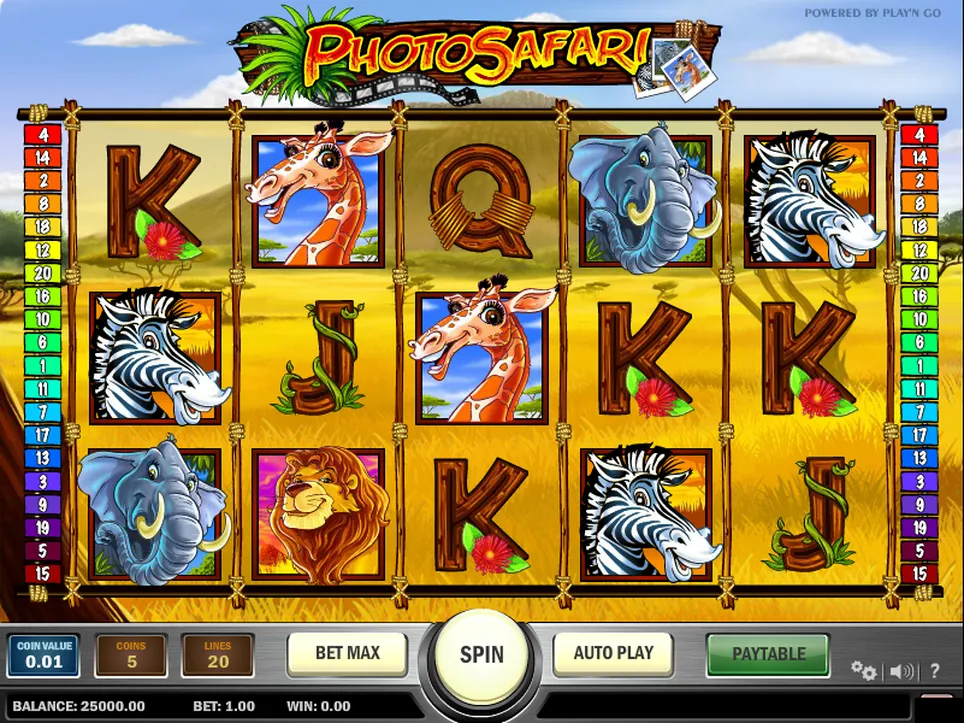Change the coin value of 0.01
Image resolution: width=964 pixels, height=723 pixels.
point(43,654)
